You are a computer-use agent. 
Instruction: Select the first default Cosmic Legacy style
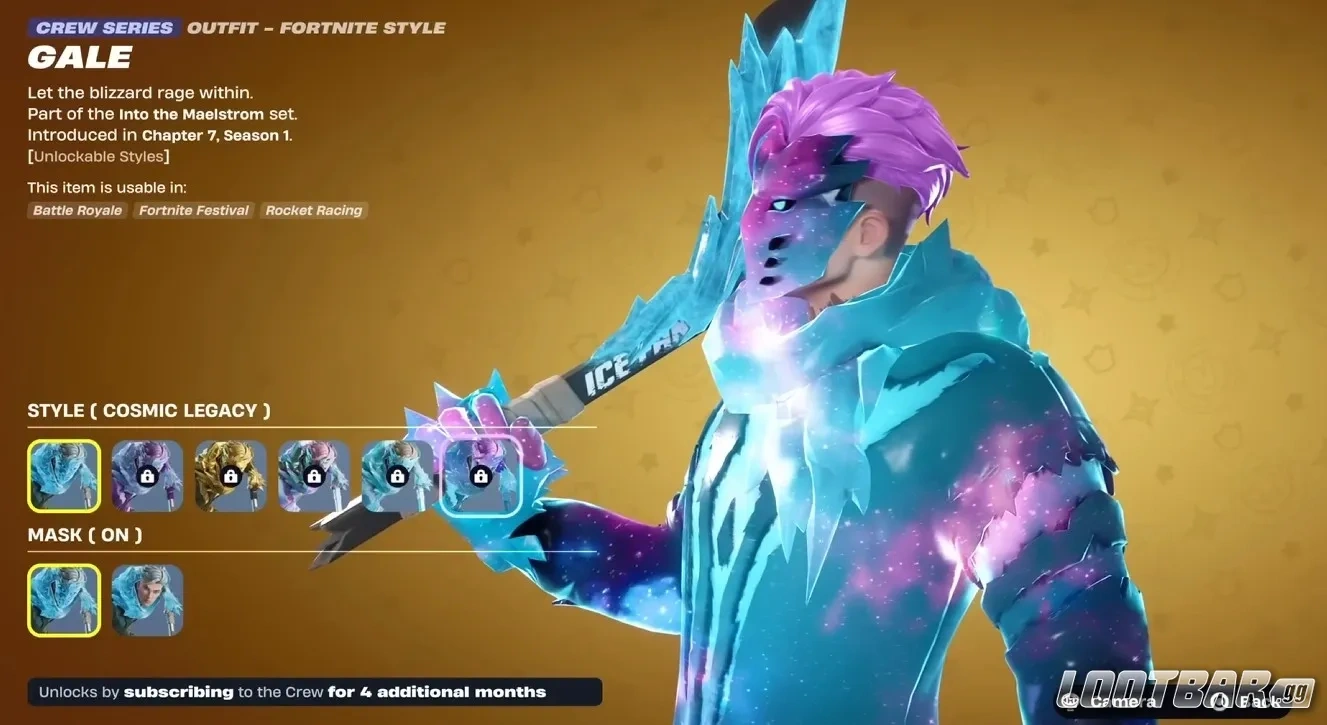click(x=63, y=476)
